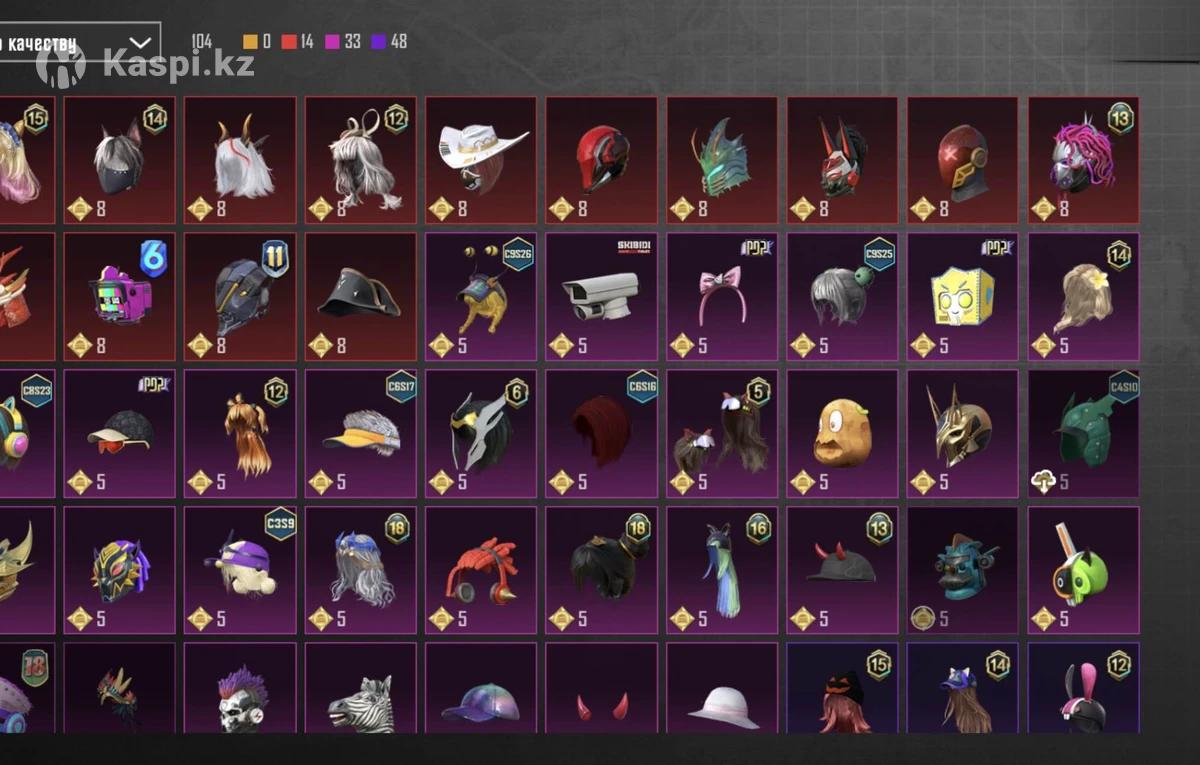Select the black cap with red horns

(x=842, y=569)
